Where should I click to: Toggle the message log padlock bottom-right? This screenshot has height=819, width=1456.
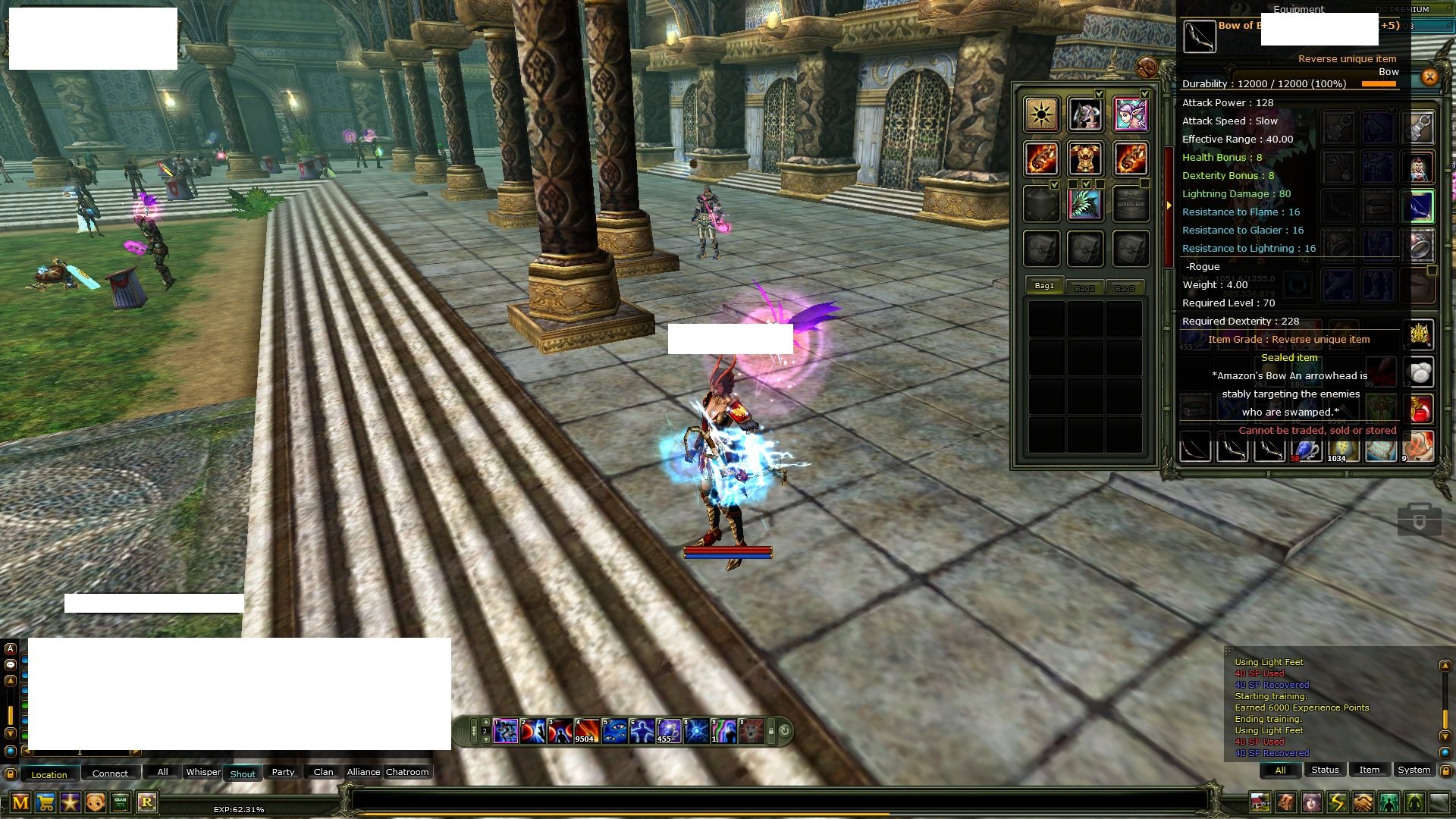click(x=1447, y=772)
